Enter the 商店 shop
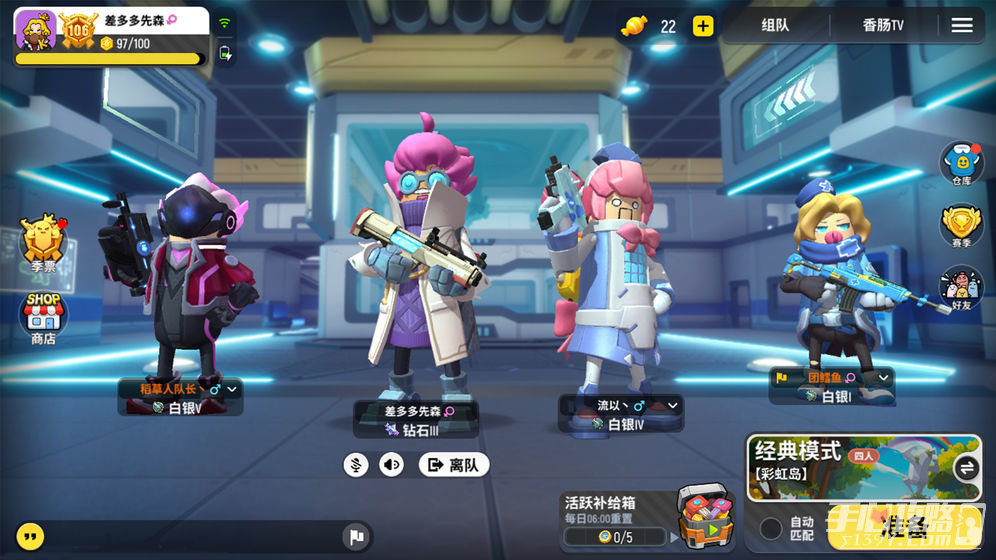Viewport: 996px width, 560px height. tap(43, 317)
